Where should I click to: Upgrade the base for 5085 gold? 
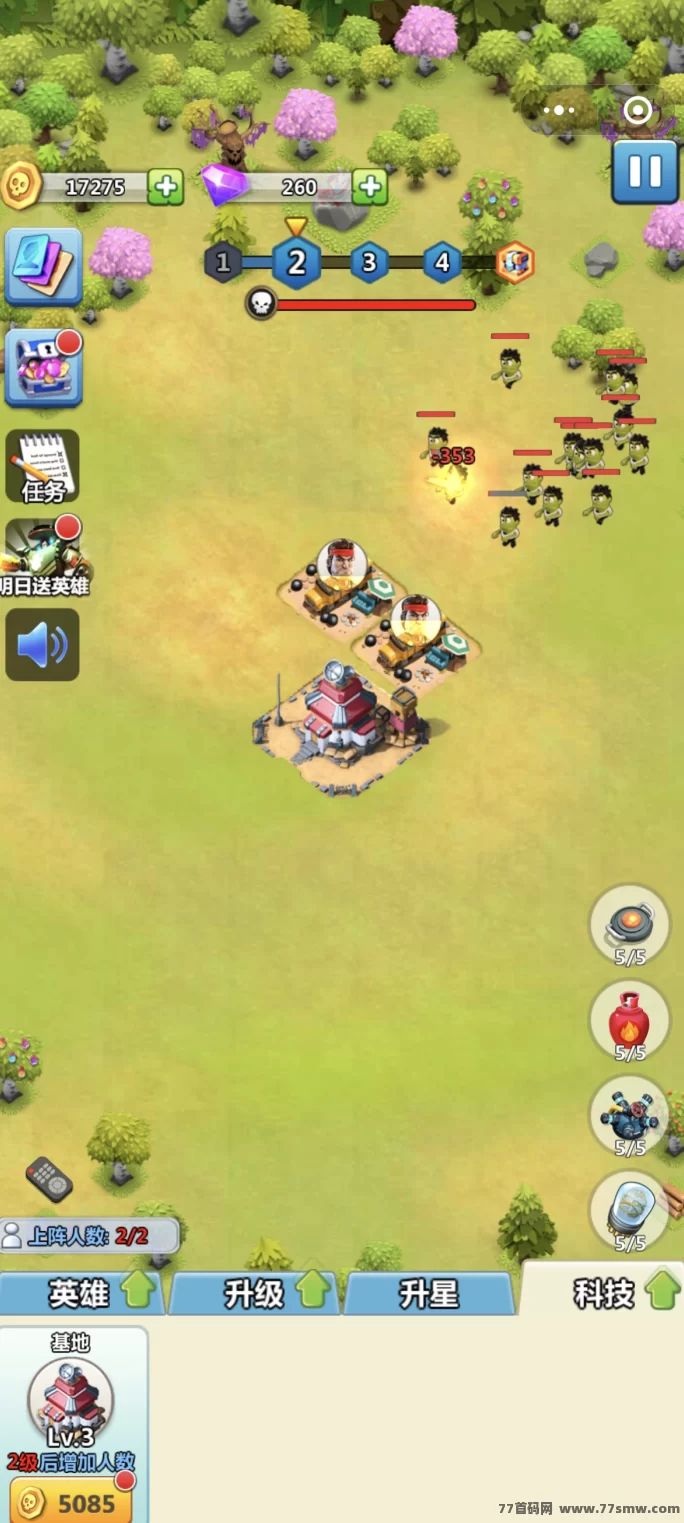pos(72,1502)
